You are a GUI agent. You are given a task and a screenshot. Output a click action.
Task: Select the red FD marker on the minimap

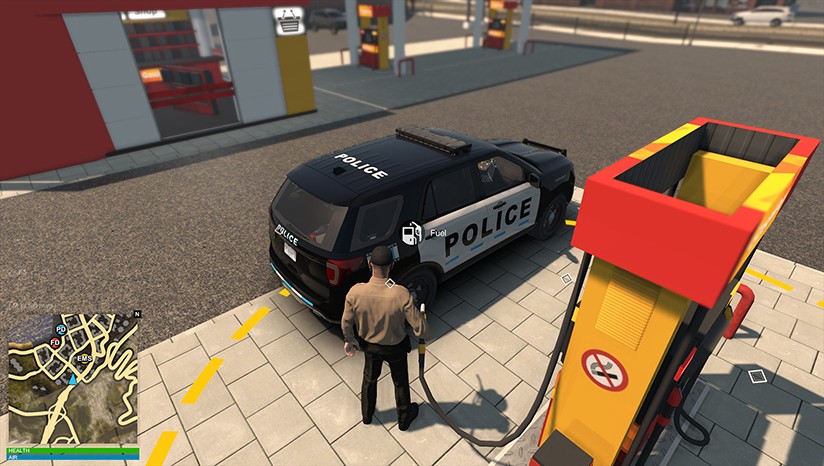[x=55, y=342]
